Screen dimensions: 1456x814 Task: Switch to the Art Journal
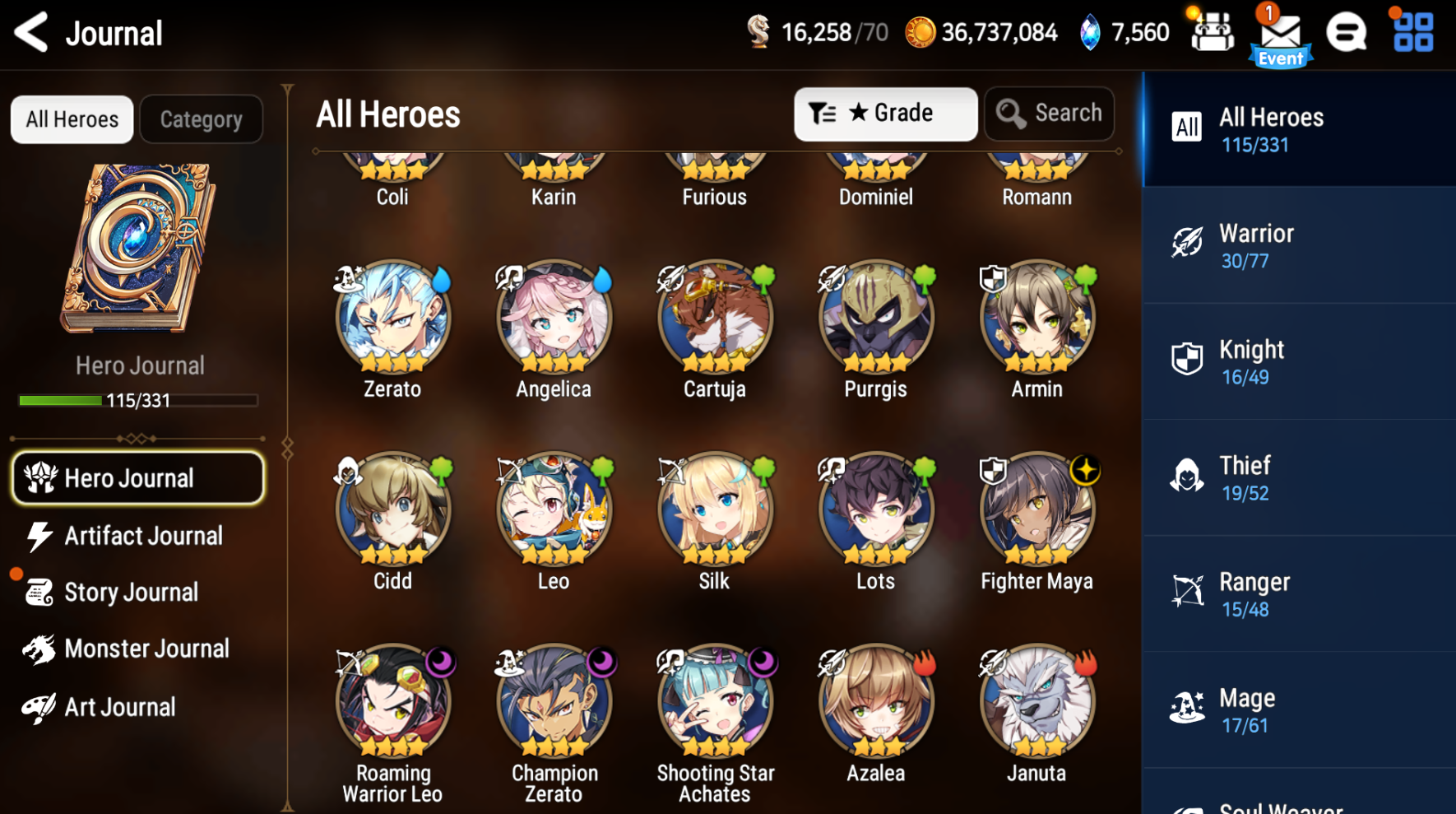pyautogui.click(x=119, y=706)
